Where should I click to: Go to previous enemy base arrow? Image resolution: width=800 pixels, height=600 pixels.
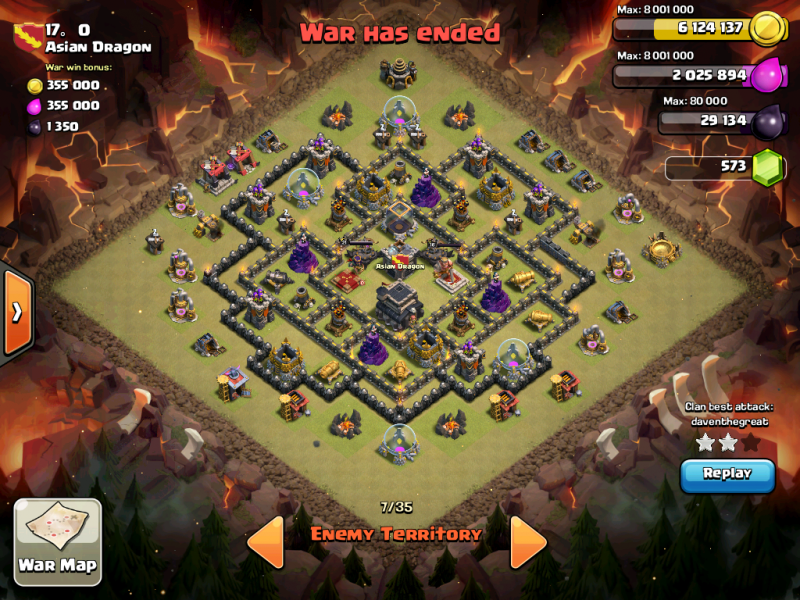[265, 542]
